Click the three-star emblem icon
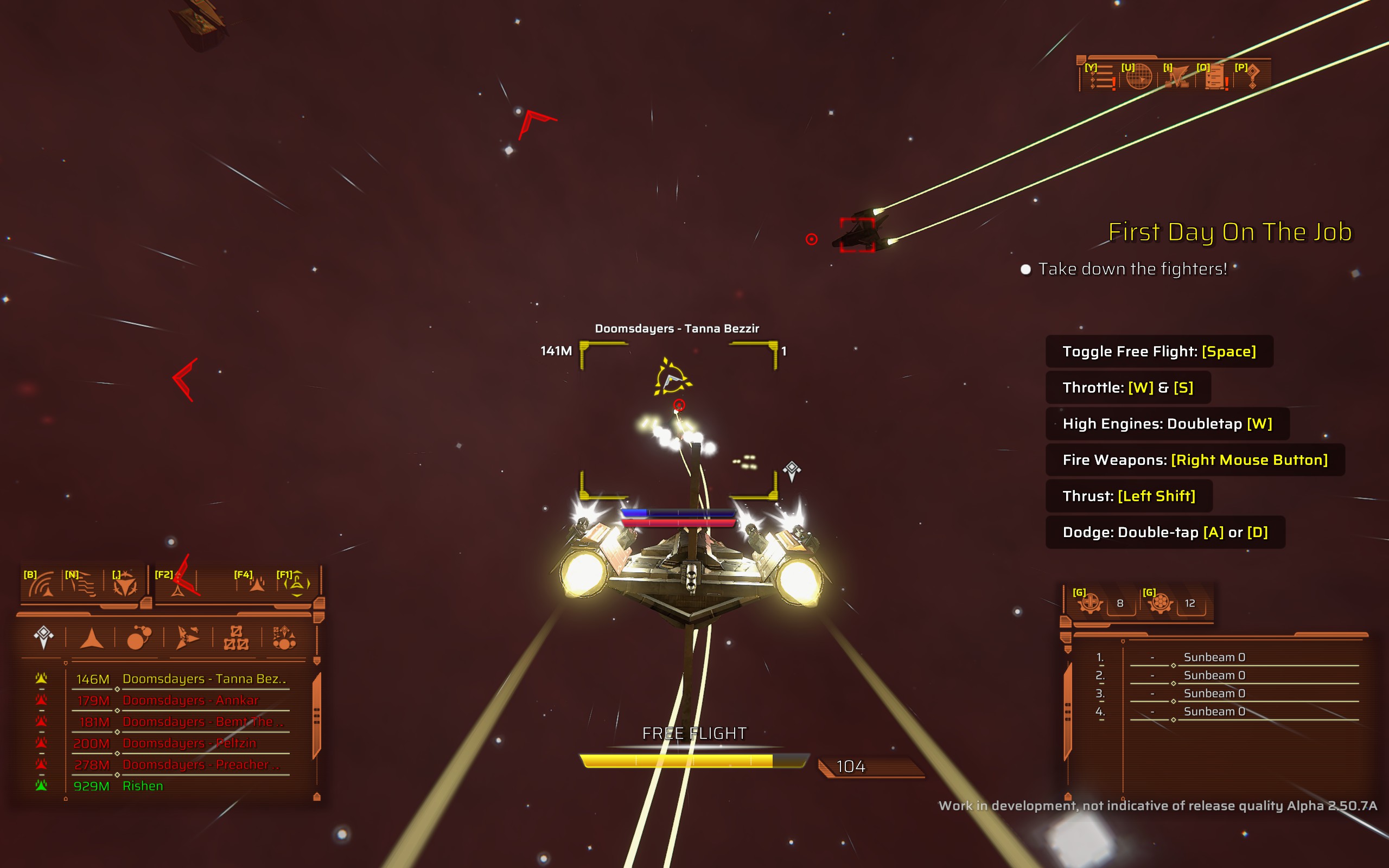 point(125,585)
